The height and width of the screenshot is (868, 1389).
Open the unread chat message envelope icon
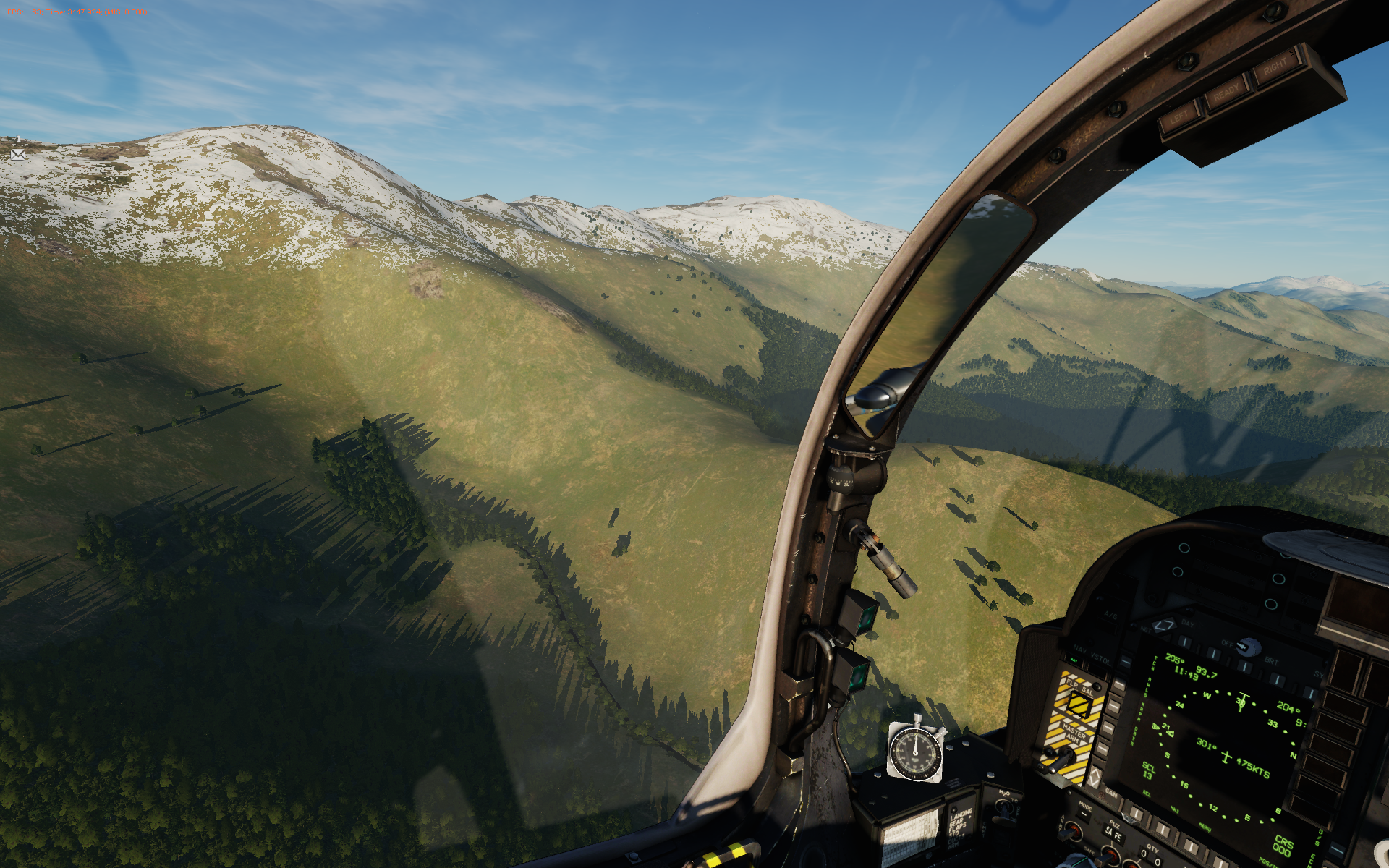pyautogui.click(x=18, y=154)
